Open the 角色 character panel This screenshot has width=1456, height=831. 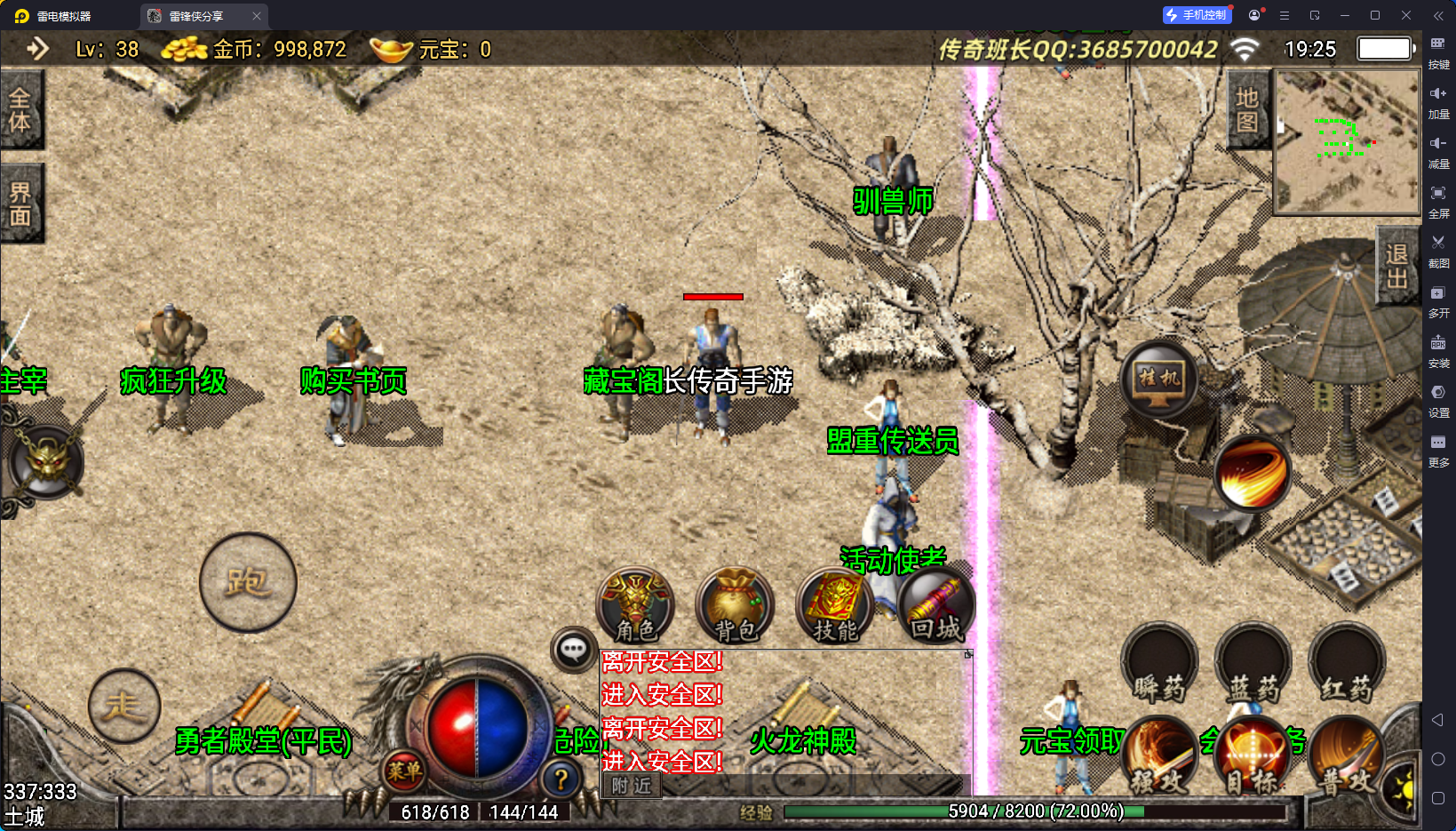[x=635, y=606]
